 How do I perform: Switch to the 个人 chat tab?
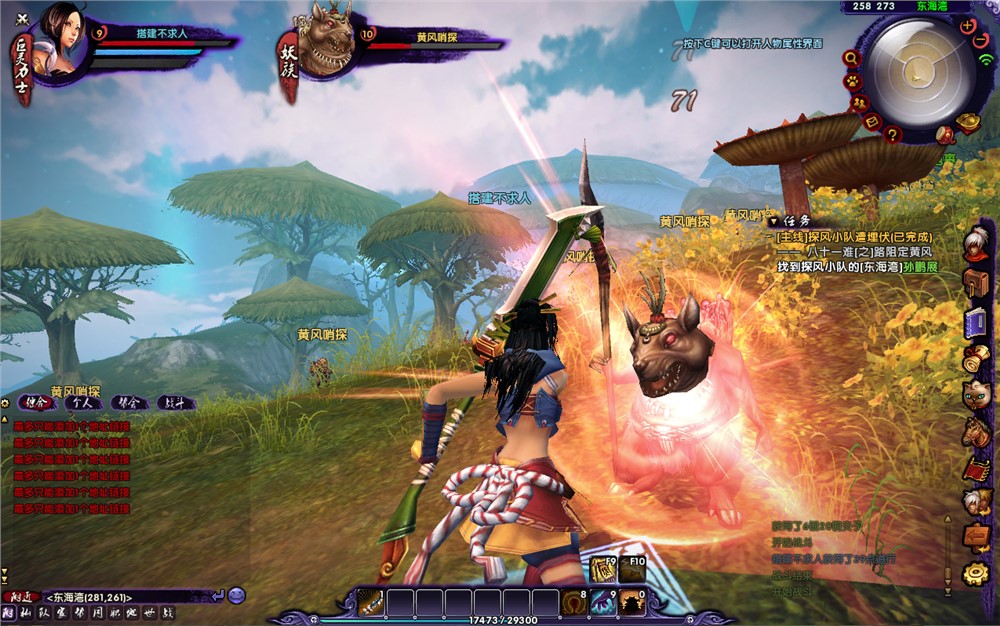coord(83,403)
